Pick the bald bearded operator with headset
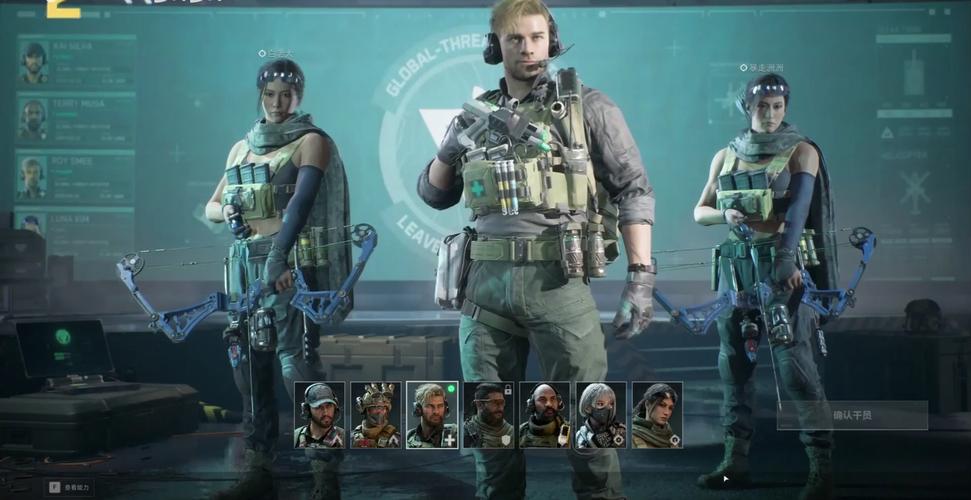The image size is (971, 500). [545, 415]
